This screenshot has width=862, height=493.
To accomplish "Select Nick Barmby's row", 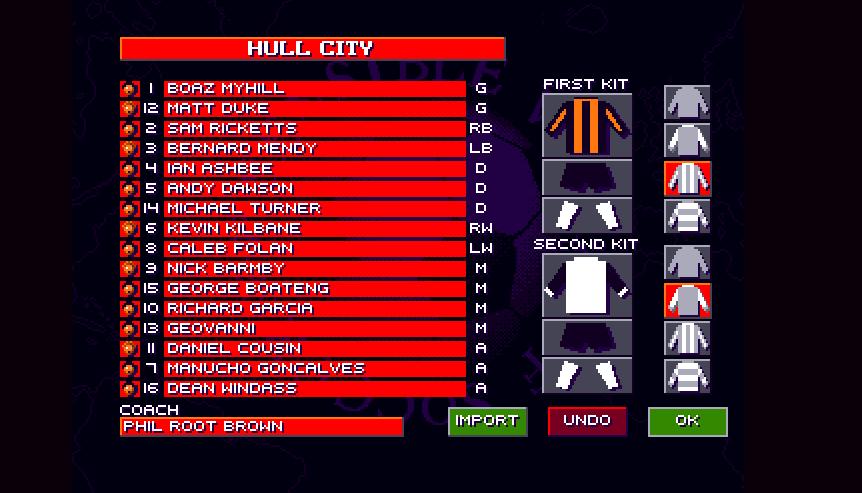I will pos(314,269).
